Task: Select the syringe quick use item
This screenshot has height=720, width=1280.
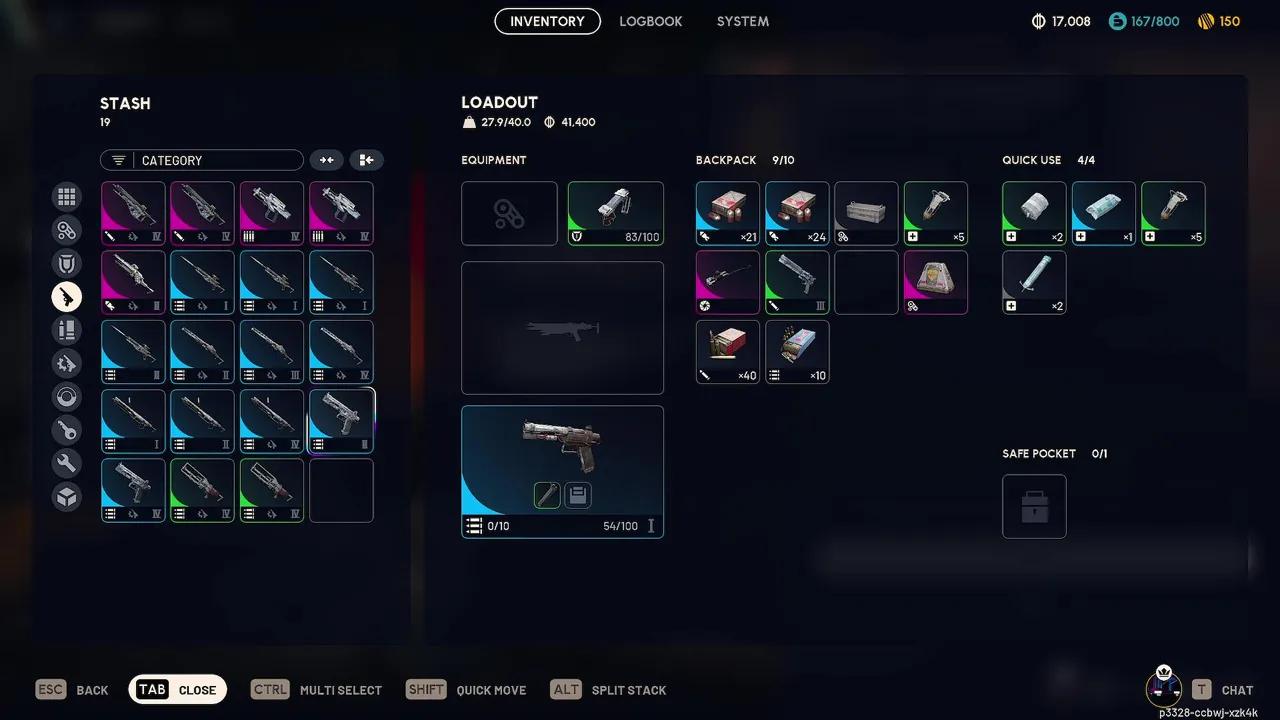Action: tap(1034, 282)
